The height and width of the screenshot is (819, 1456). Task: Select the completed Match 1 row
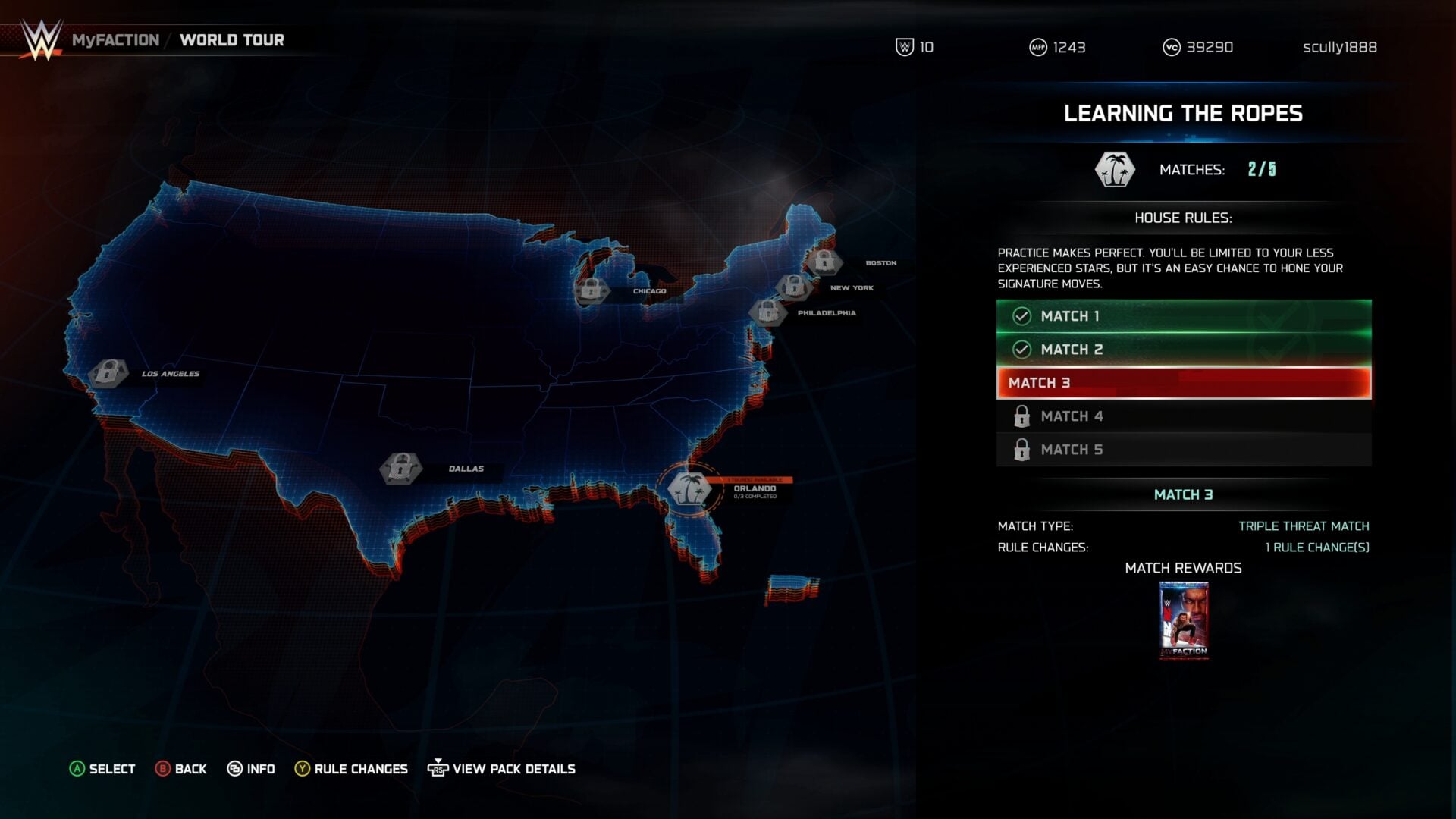tap(1183, 316)
